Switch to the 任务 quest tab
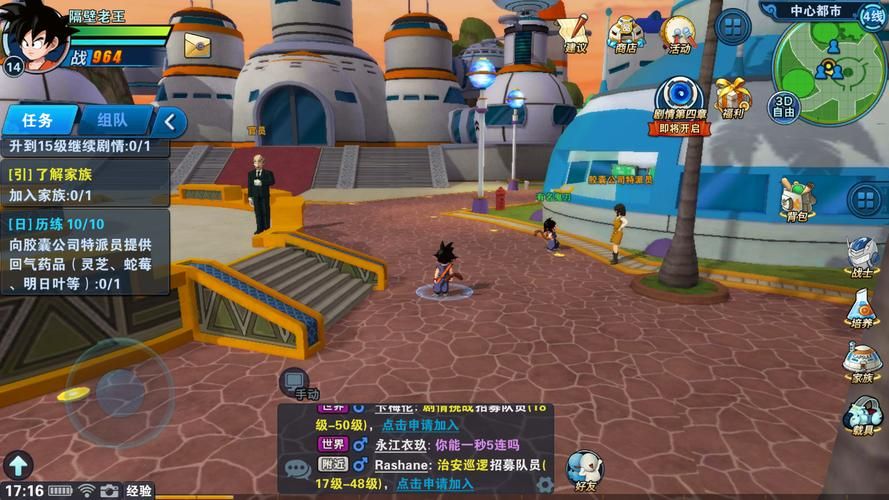The width and height of the screenshot is (889, 500). (38, 121)
